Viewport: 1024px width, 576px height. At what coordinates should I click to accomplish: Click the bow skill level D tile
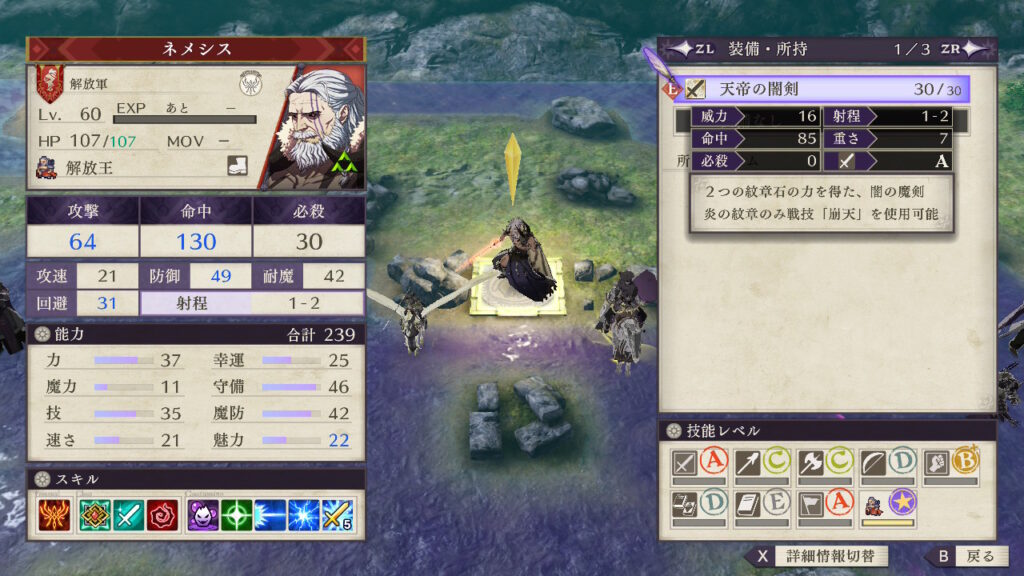tap(887, 464)
